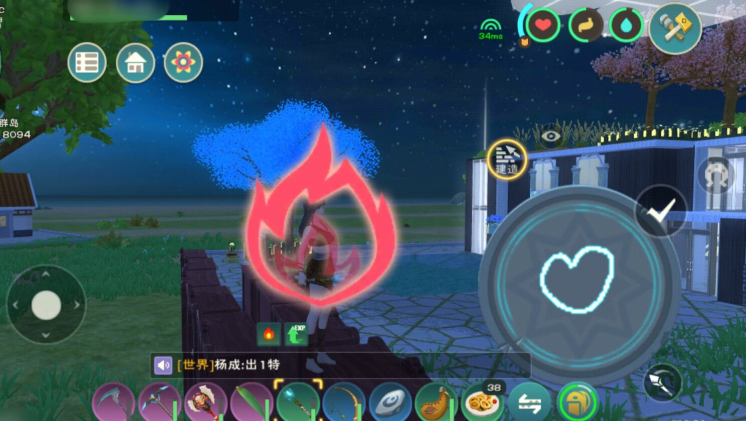Tap the magnet button

716,177
